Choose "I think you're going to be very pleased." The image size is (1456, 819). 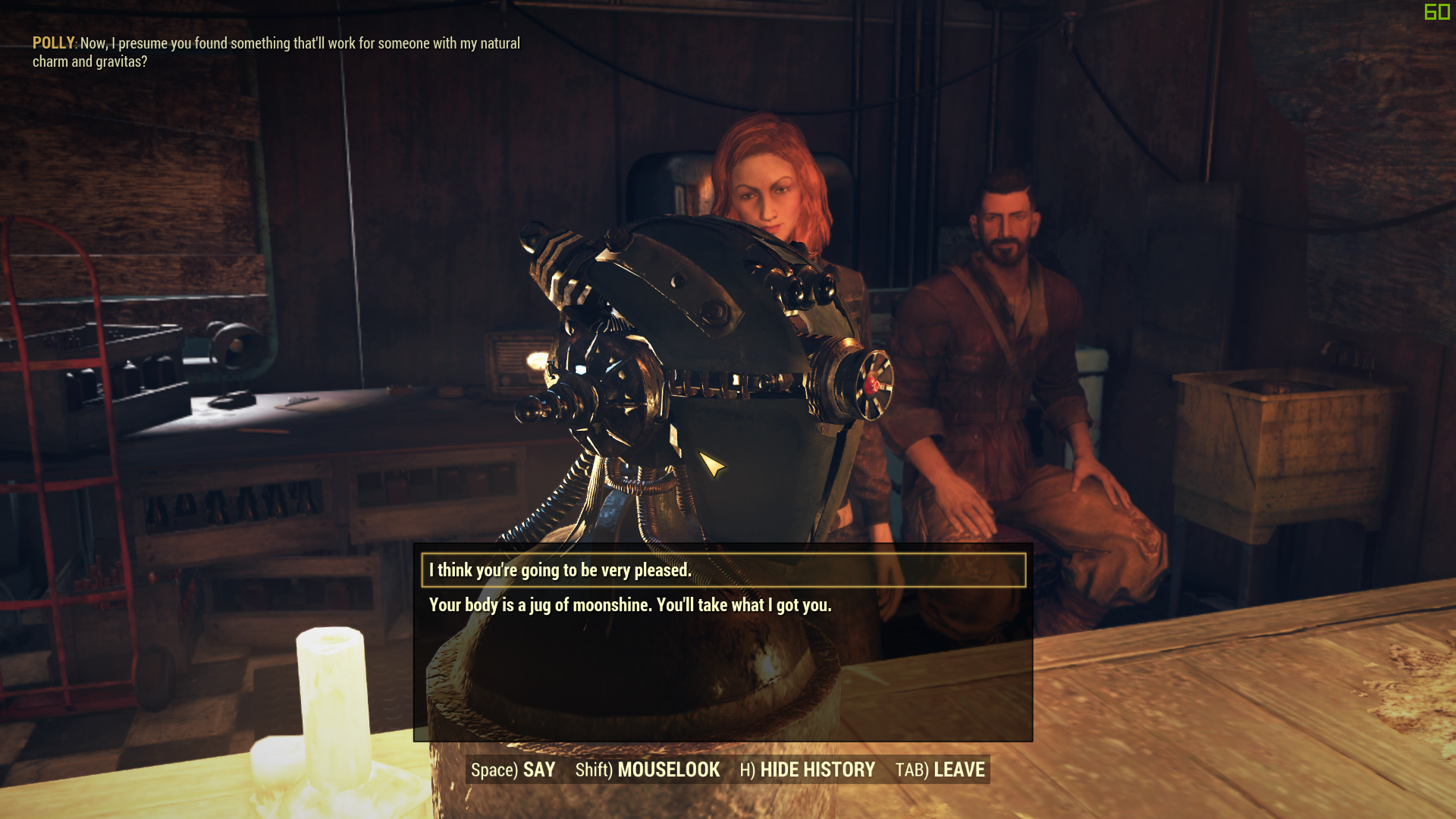[x=560, y=570]
